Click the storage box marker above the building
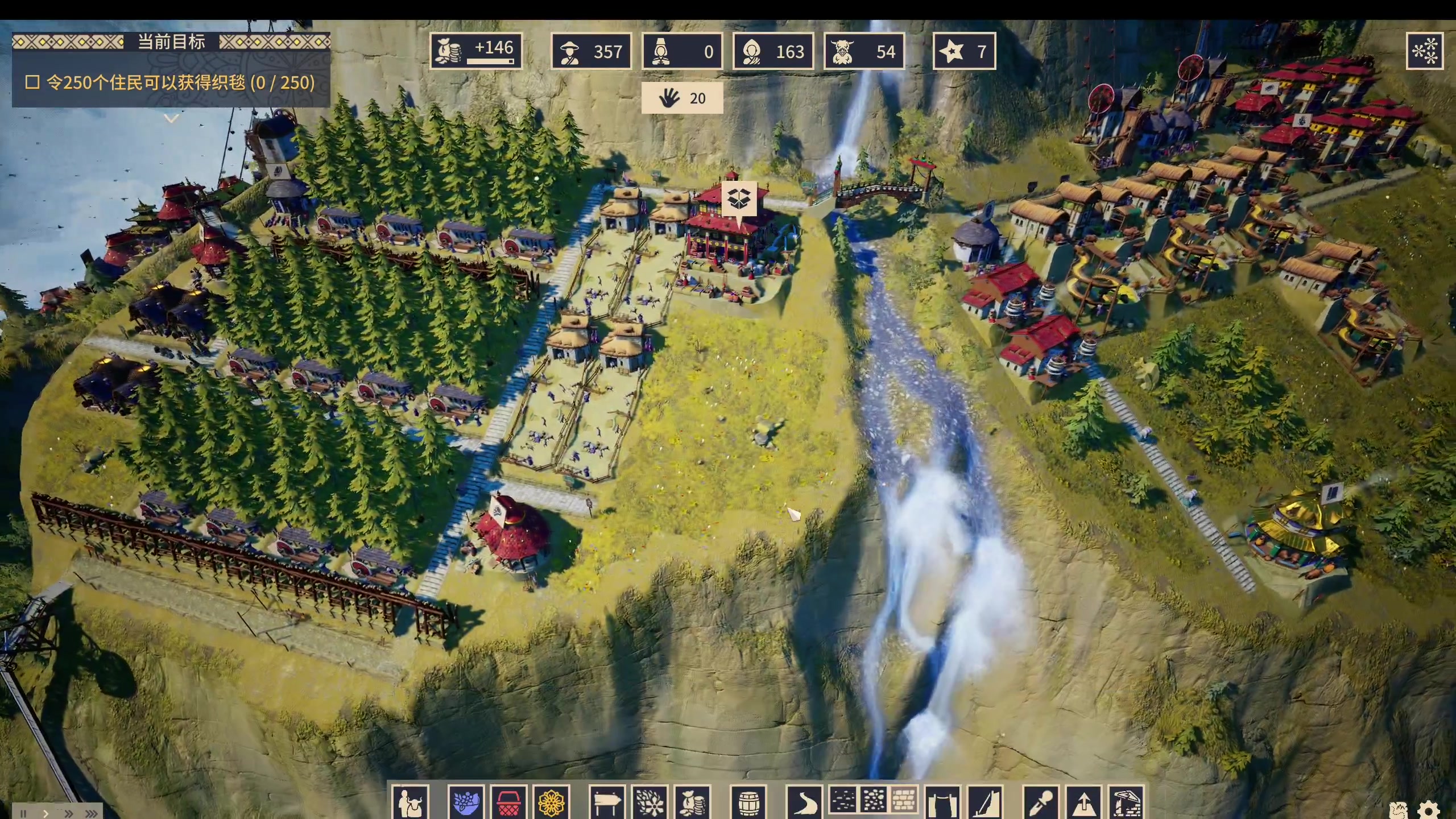This screenshot has width=1456, height=819. tap(739, 199)
